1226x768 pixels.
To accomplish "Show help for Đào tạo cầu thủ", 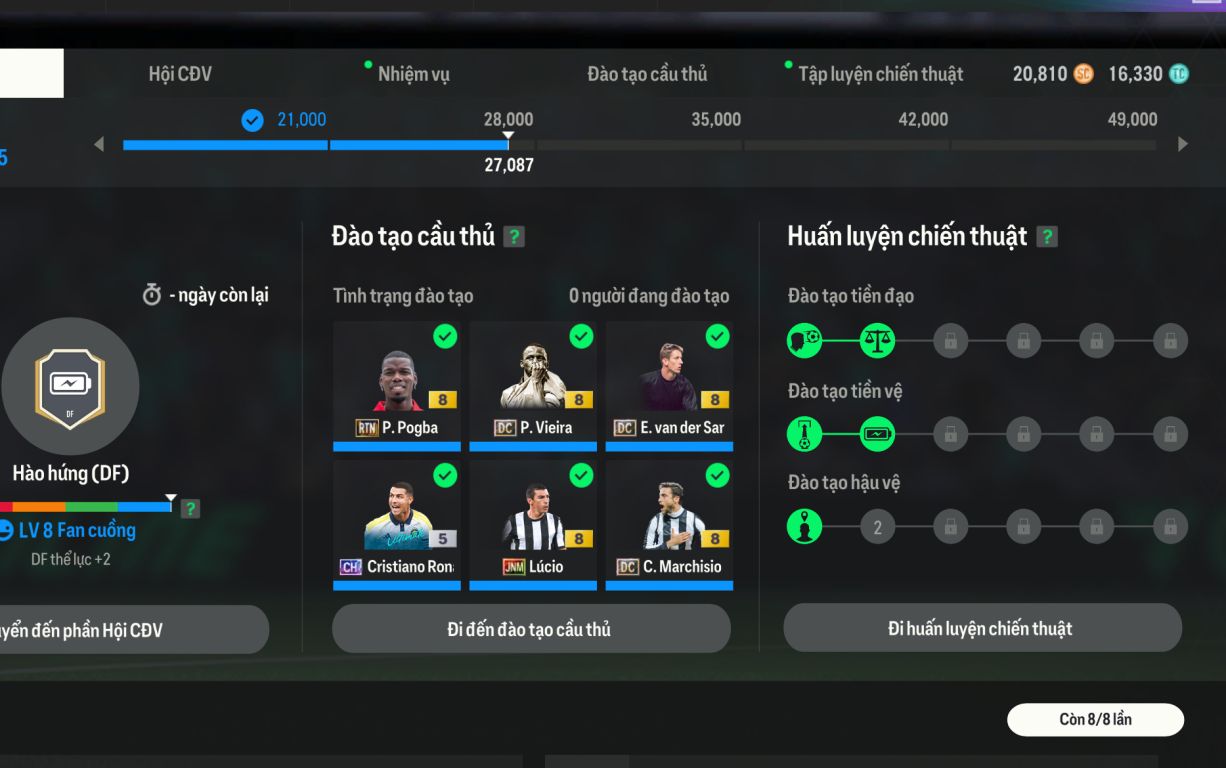I will 514,237.
